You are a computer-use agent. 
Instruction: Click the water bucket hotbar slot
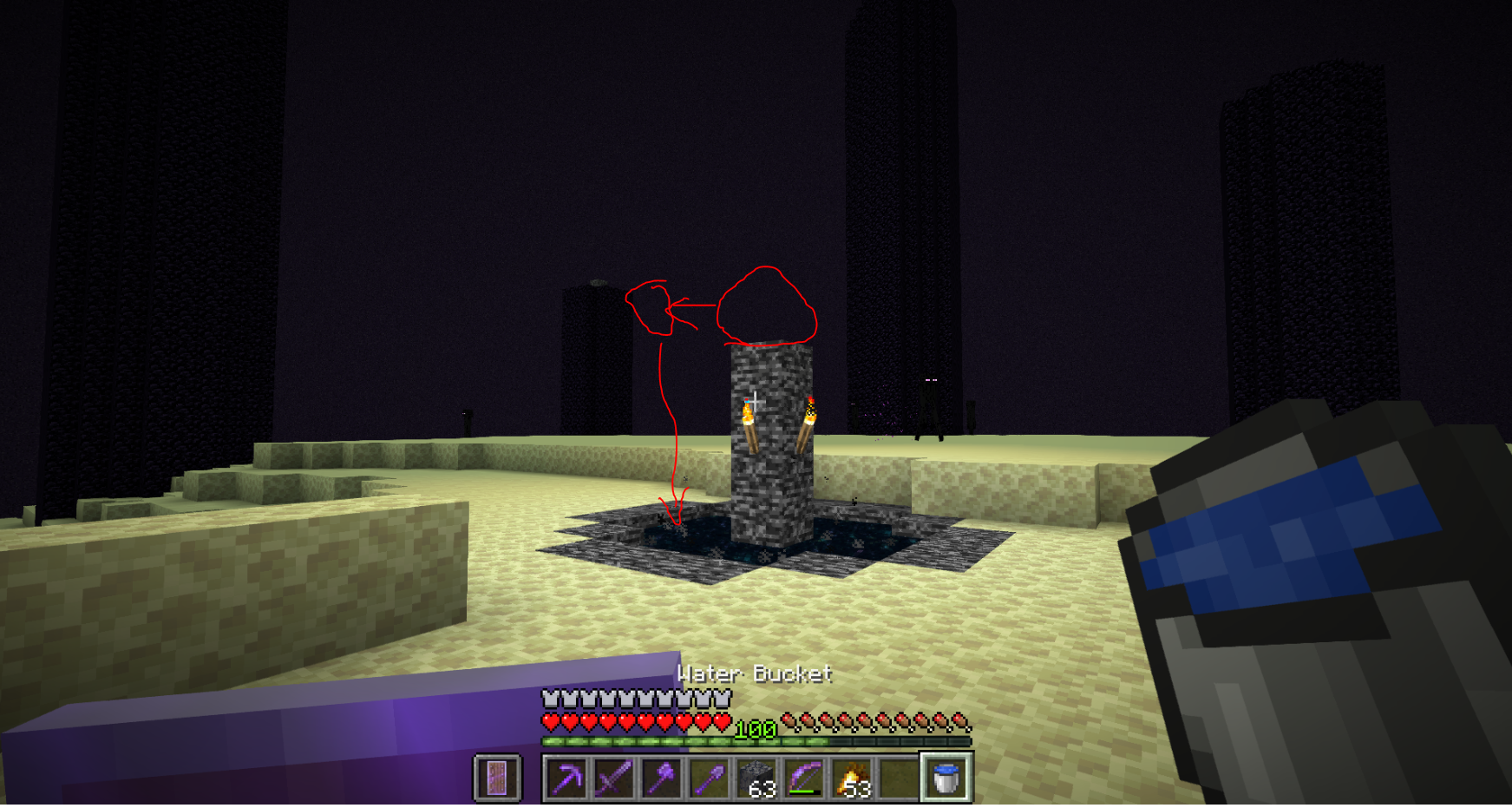(x=946, y=778)
